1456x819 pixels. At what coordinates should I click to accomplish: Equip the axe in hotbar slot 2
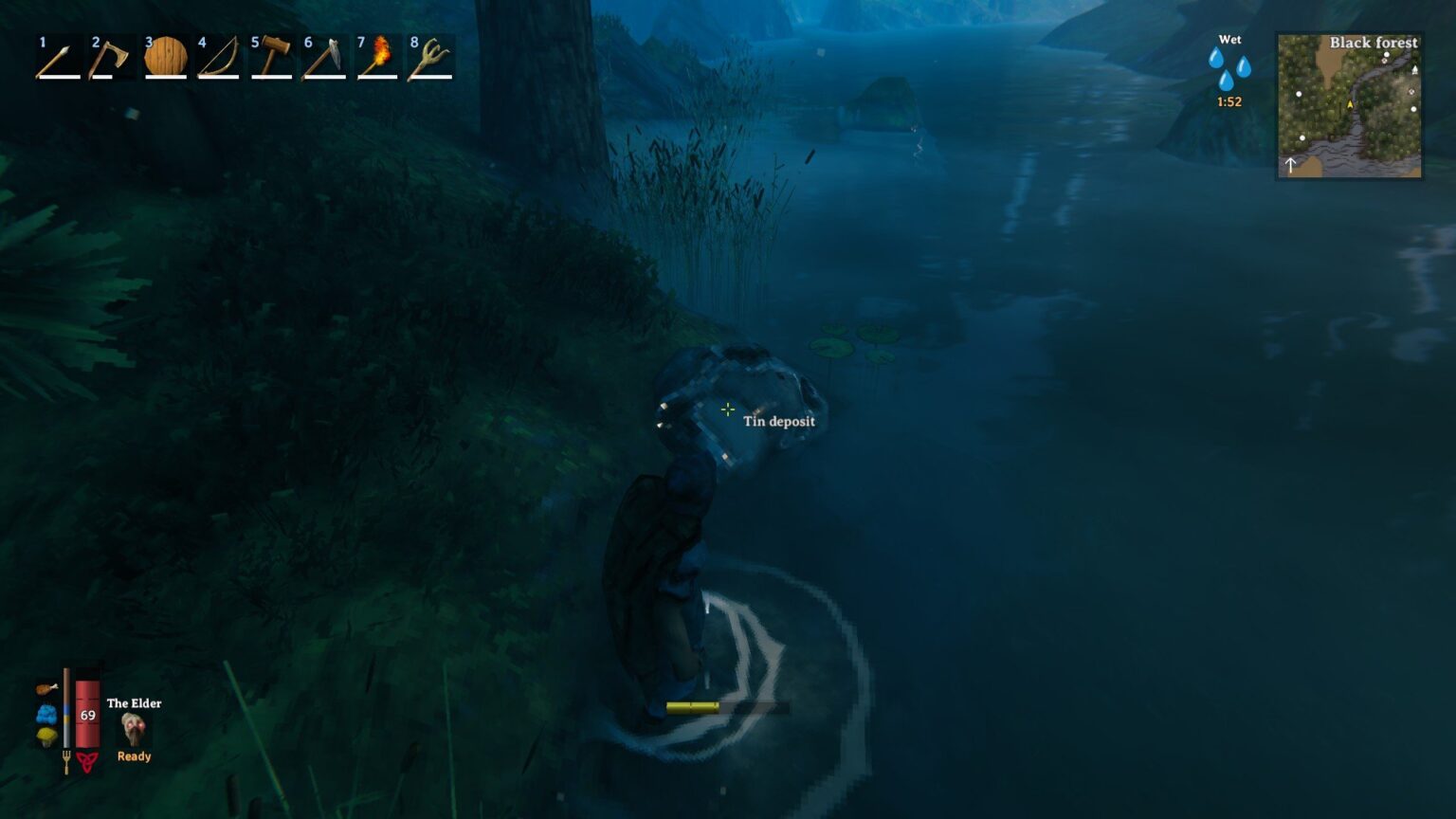[111, 59]
